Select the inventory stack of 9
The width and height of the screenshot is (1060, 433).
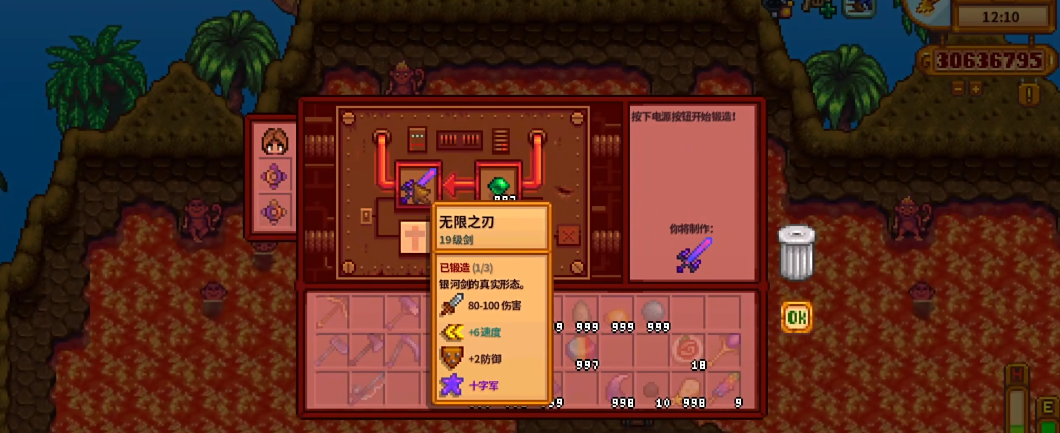tap(725, 388)
